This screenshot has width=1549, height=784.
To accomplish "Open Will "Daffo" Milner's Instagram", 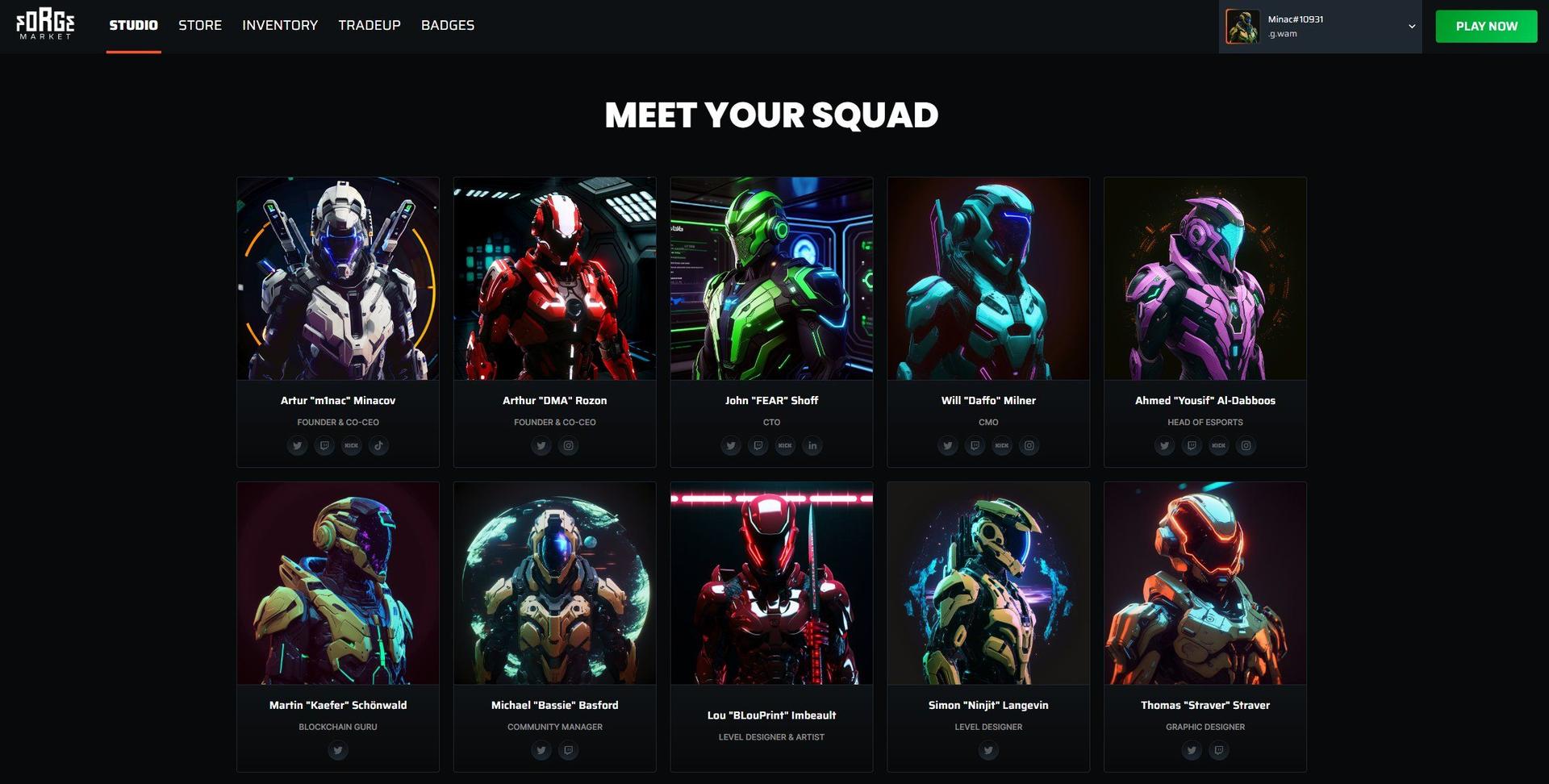I will tap(1029, 445).
